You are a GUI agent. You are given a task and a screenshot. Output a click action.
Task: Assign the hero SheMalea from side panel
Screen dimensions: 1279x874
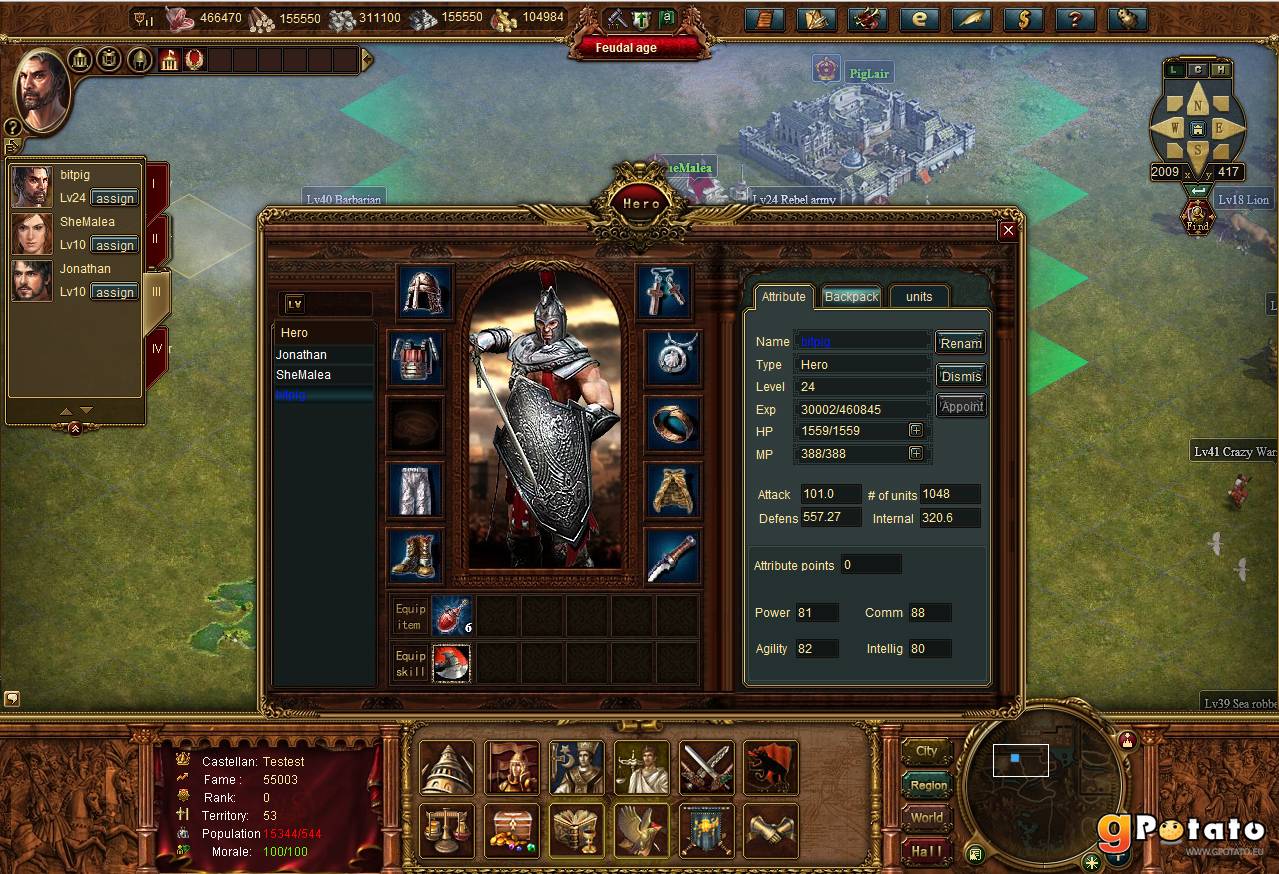pos(114,245)
